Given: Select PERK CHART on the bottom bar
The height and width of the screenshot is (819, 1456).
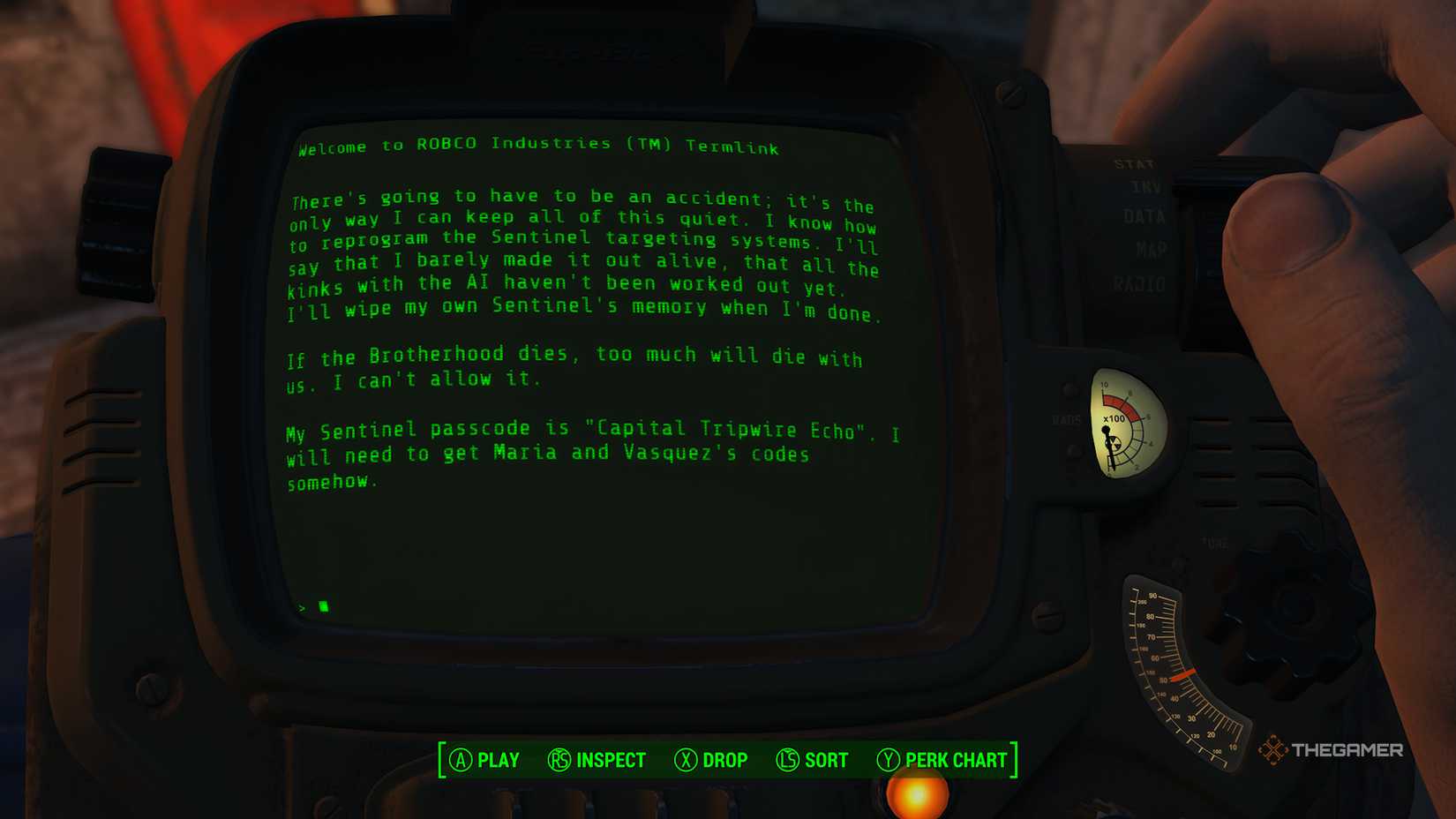Looking at the screenshot, I should (x=952, y=760).
